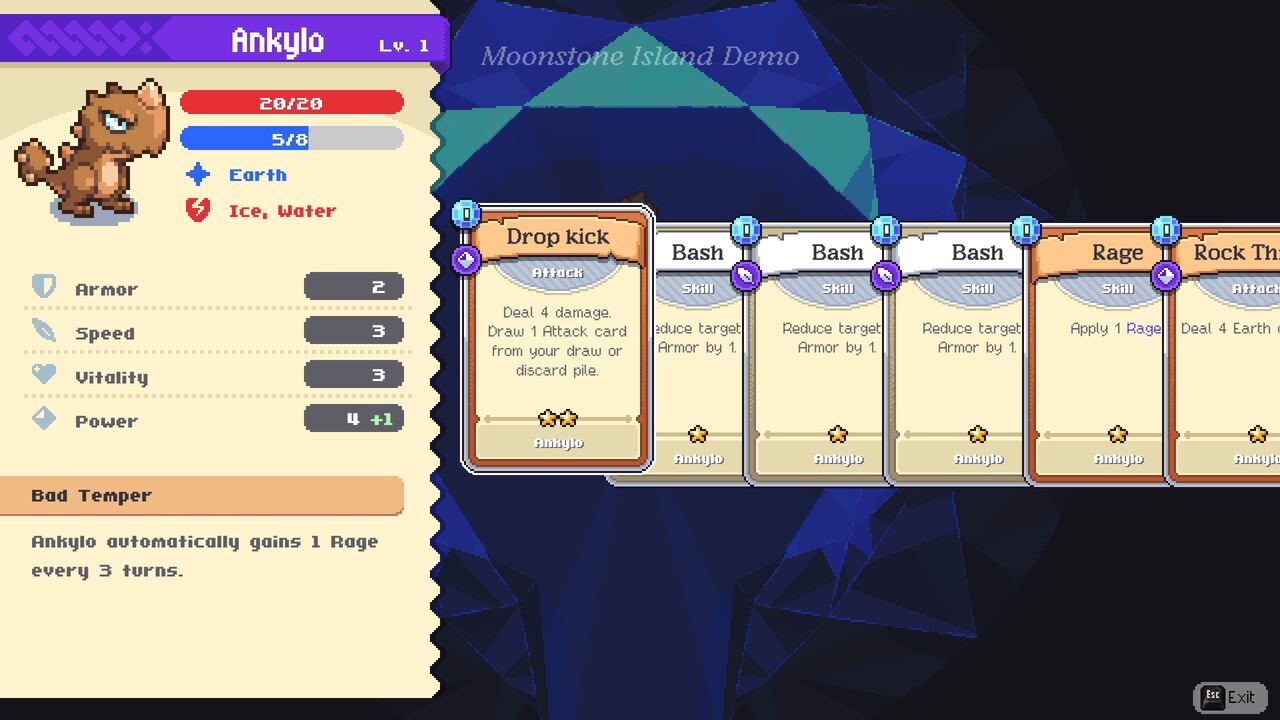Click the Rage keyword link on the Rage card

tap(1143, 328)
